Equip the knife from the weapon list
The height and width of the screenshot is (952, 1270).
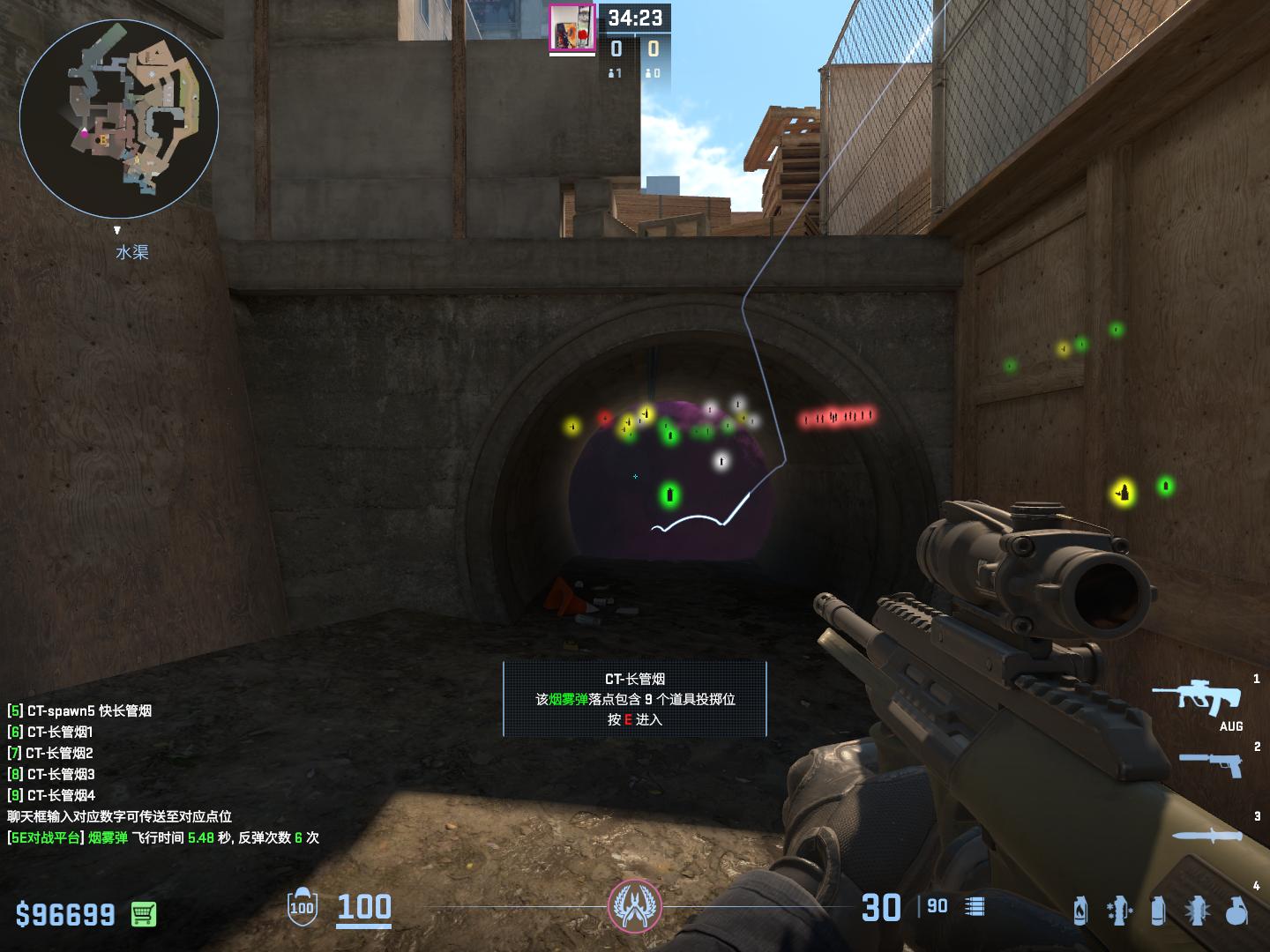click(x=1207, y=836)
